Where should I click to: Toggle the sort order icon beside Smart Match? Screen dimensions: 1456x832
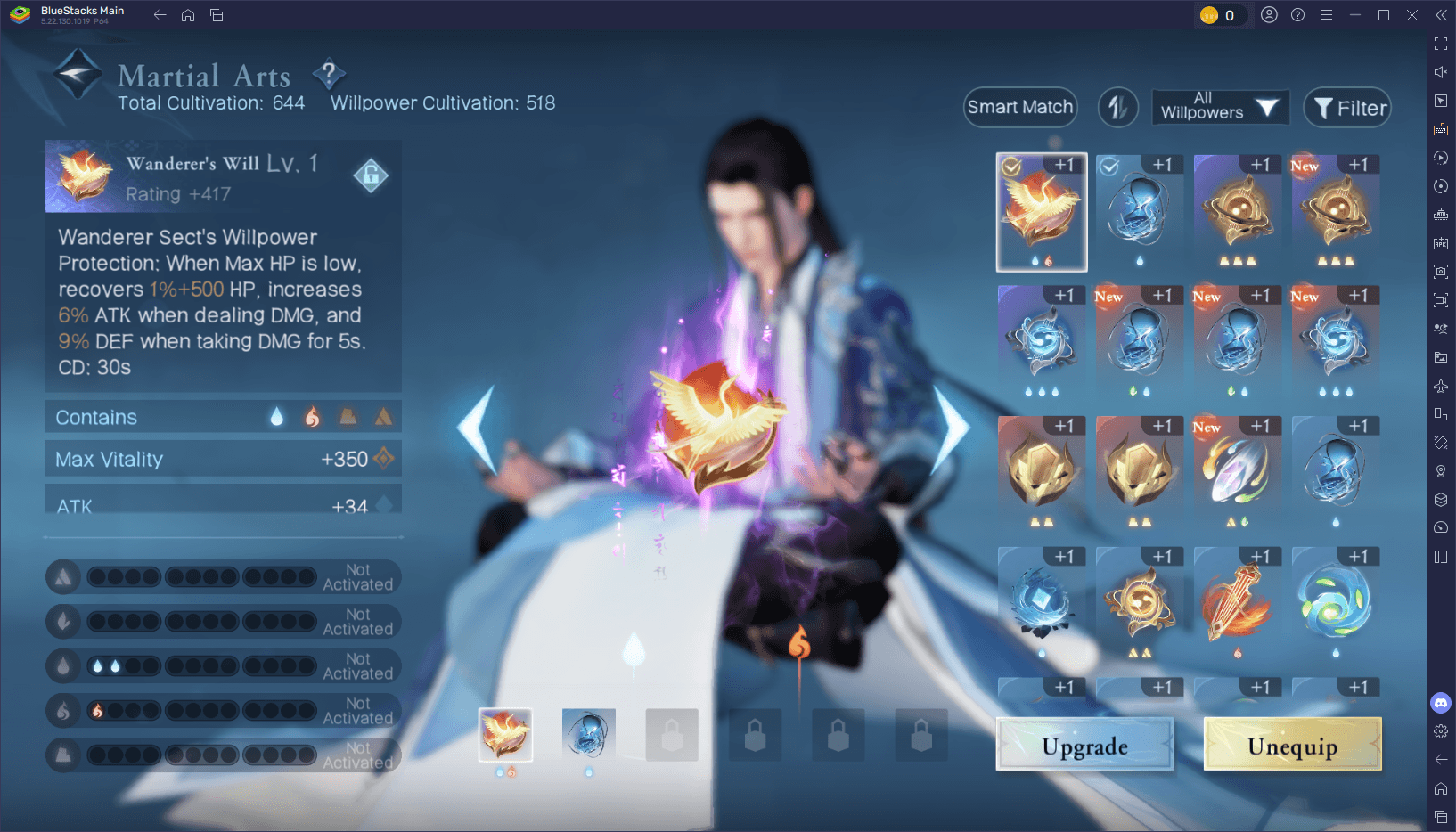1118,107
